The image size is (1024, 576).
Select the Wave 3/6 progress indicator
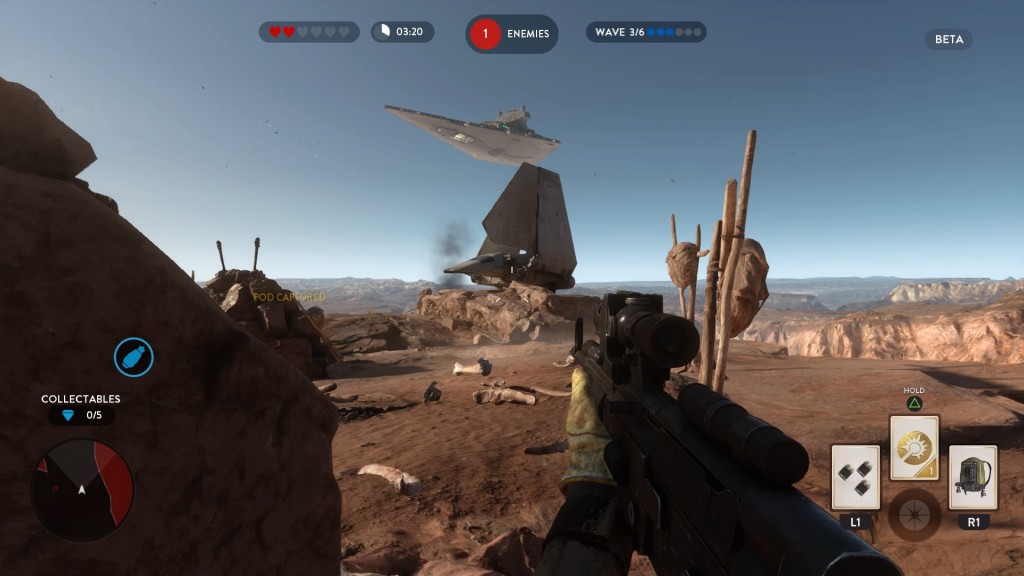pos(645,32)
